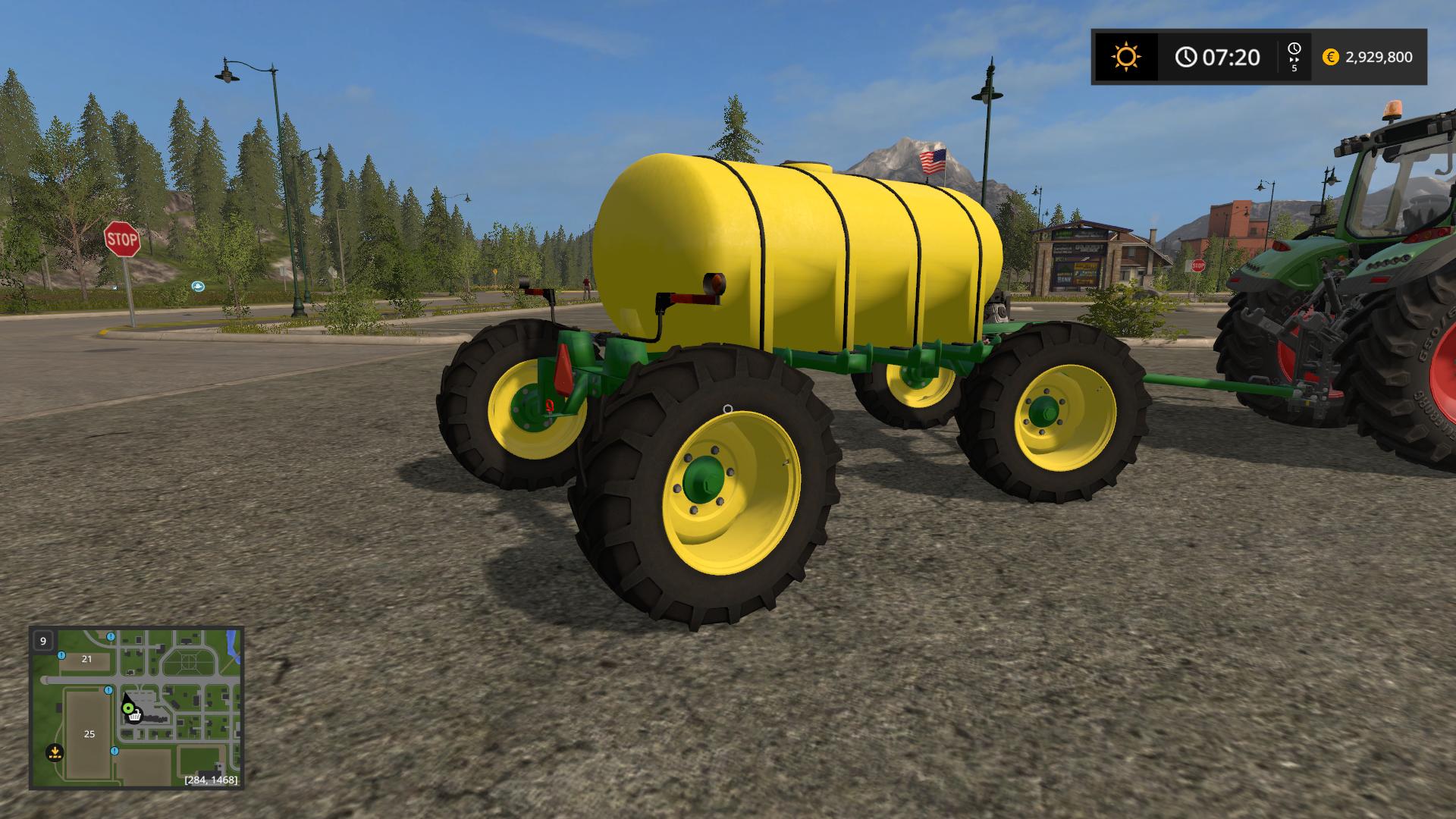Image resolution: width=1456 pixels, height=819 pixels.
Task: Click the sun weather forecast icon
Action: click(1125, 57)
